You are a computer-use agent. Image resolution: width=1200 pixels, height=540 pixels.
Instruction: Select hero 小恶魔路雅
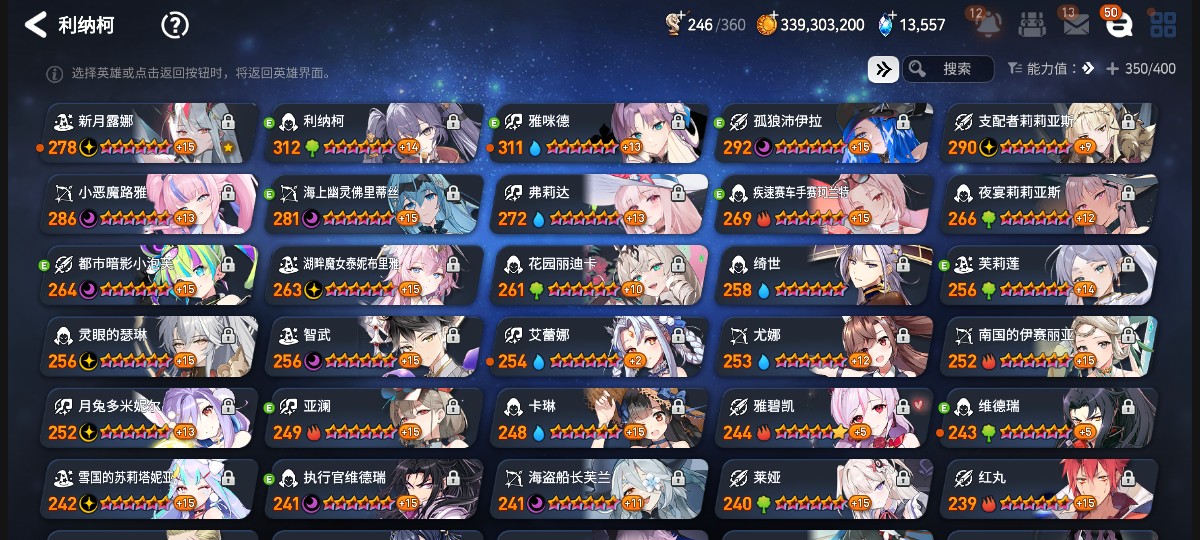(x=150, y=205)
